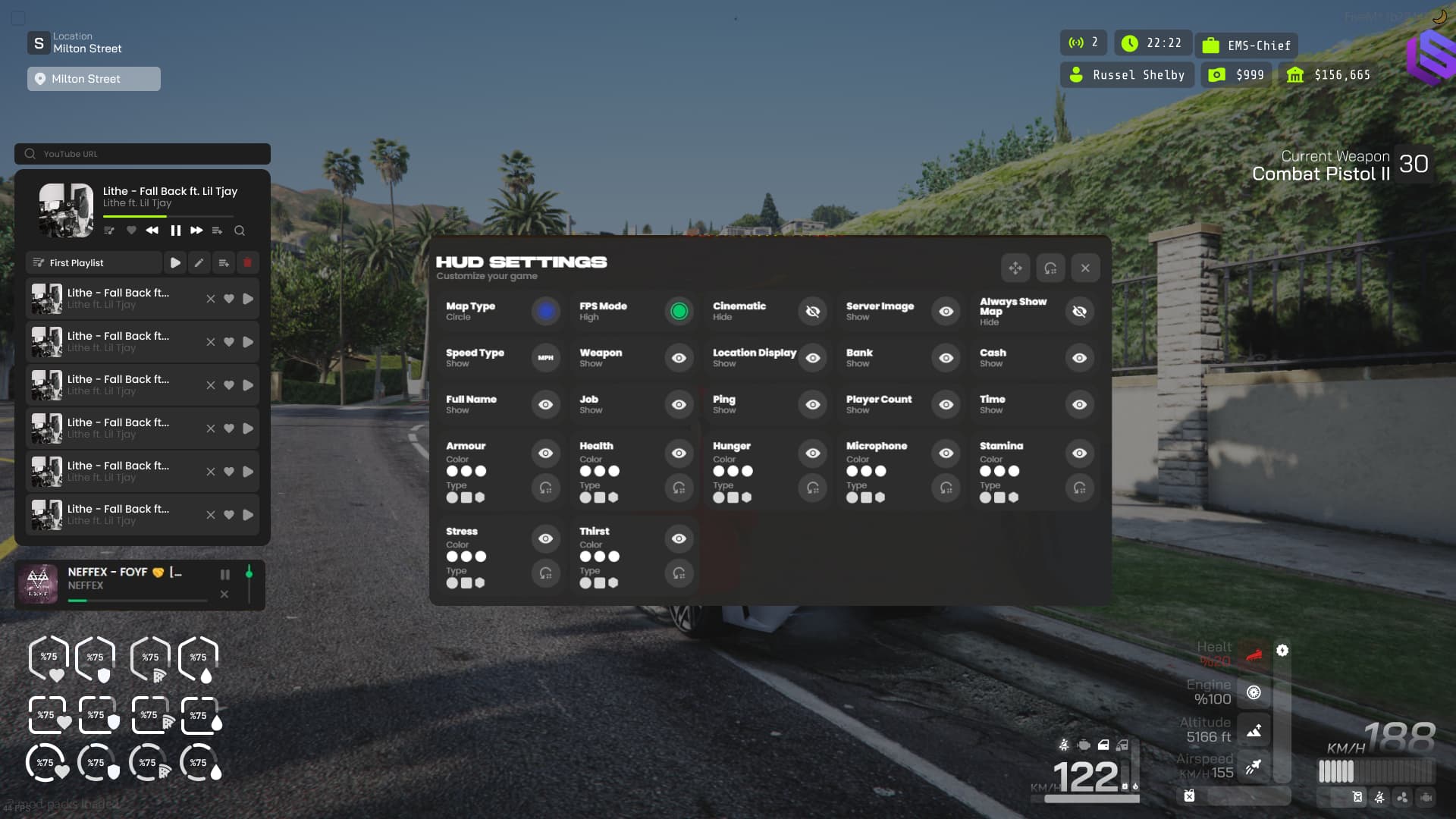Like the current song with the heart icon
The width and height of the screenshot is (1456, 819).
(x=130, y=231)
